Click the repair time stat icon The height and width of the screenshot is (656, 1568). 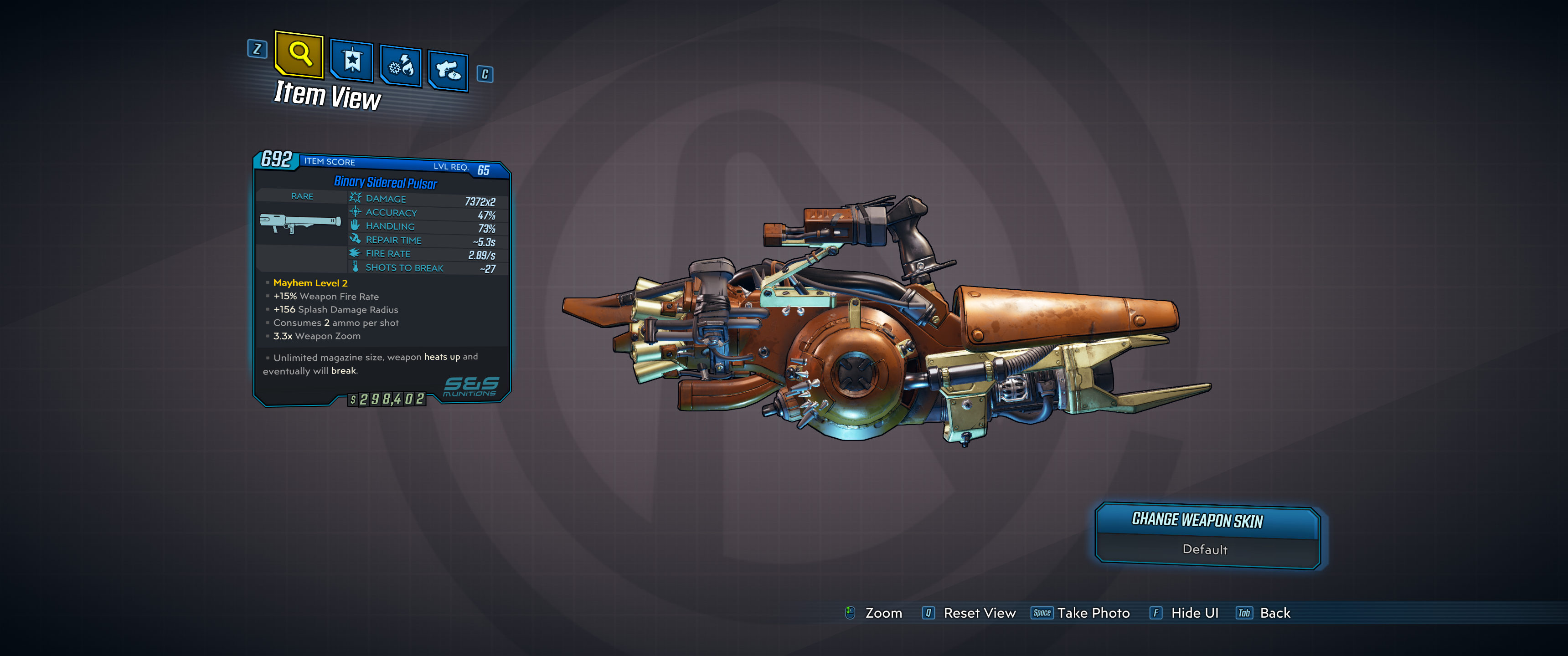tap(355, 240)
